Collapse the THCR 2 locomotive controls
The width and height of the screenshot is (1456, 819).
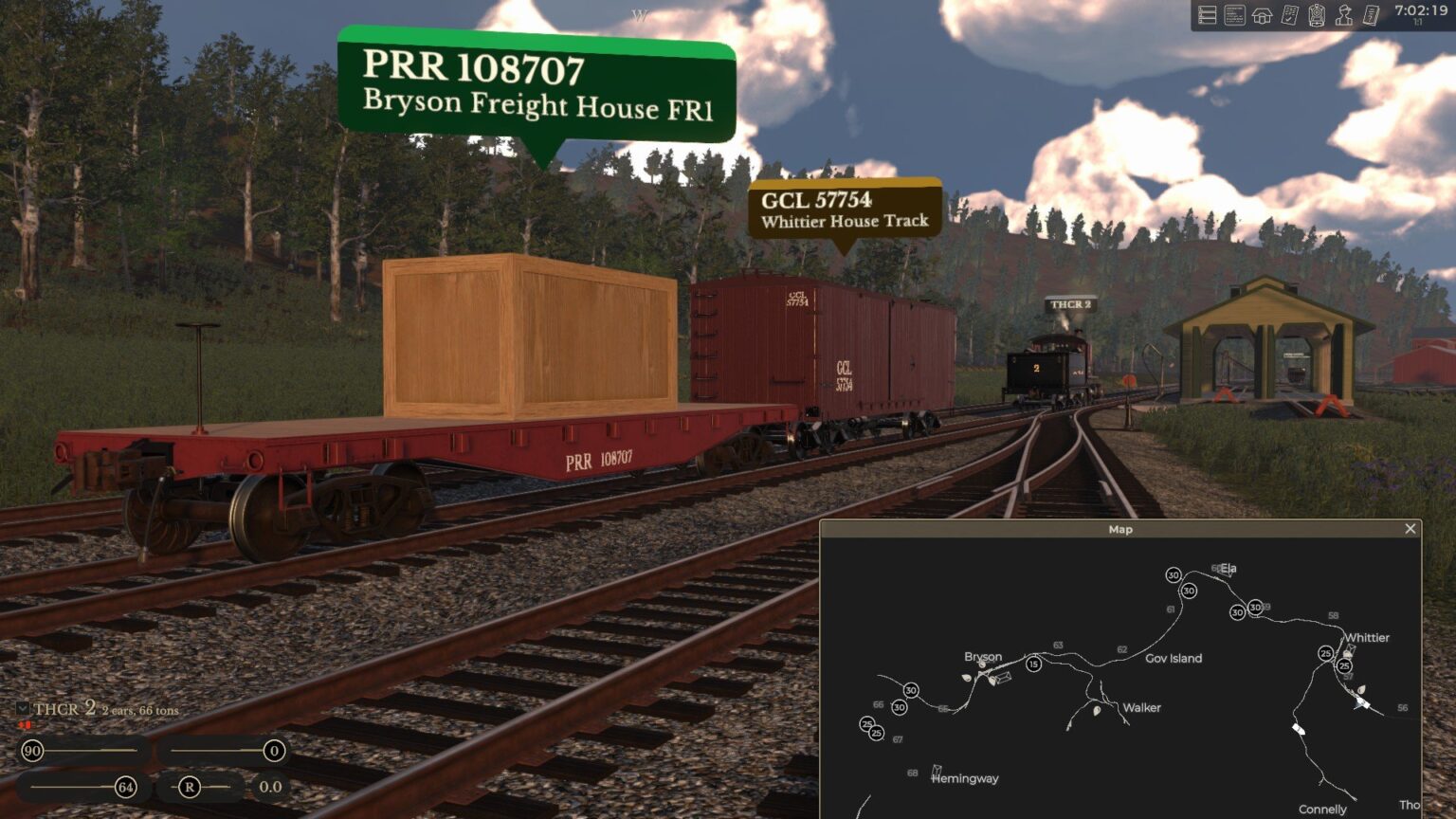[21, 708]
